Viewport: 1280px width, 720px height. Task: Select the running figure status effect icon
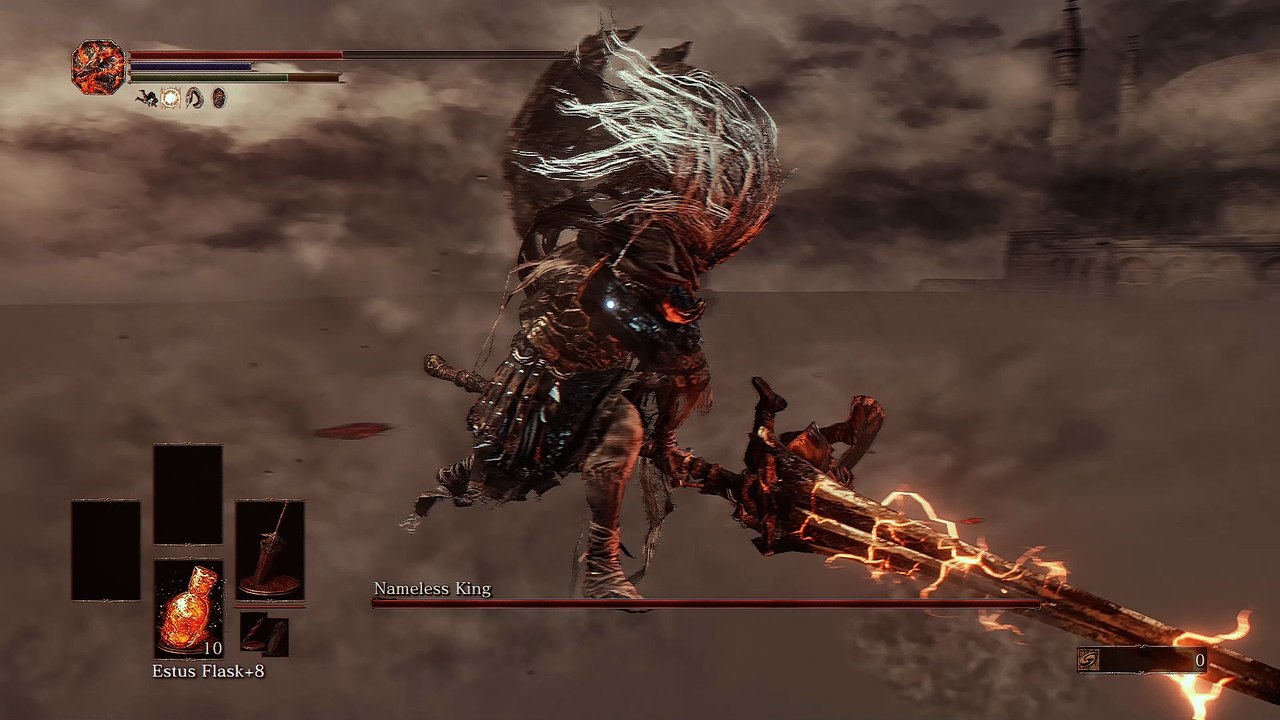click(x=146, y=98)
